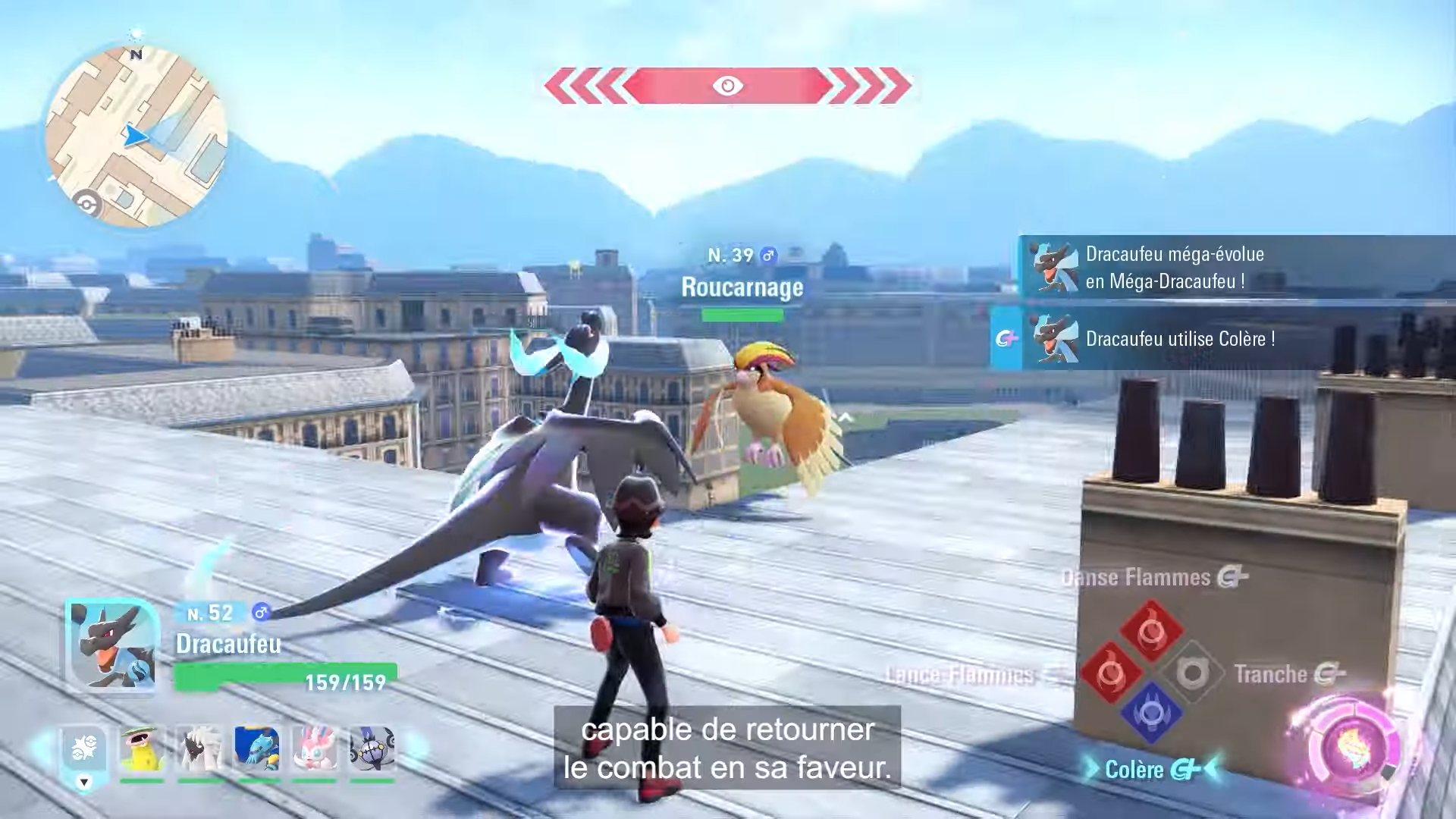This screenshot has height=819, width=1456.
Task: Toggle the male gender symbol next to Roucarnage's level
Action: pyautogui.click(x=768, y=256)
